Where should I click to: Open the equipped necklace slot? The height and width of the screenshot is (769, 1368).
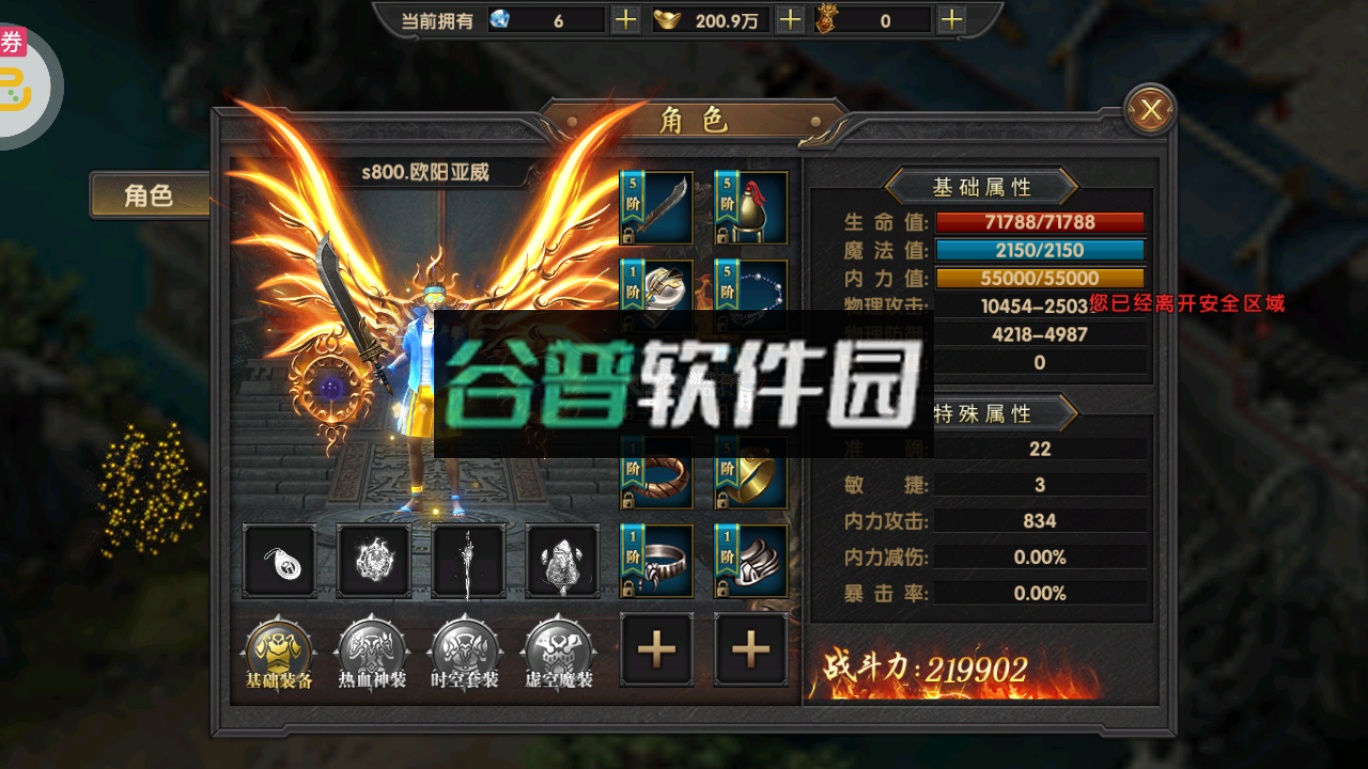pos(750,295)
